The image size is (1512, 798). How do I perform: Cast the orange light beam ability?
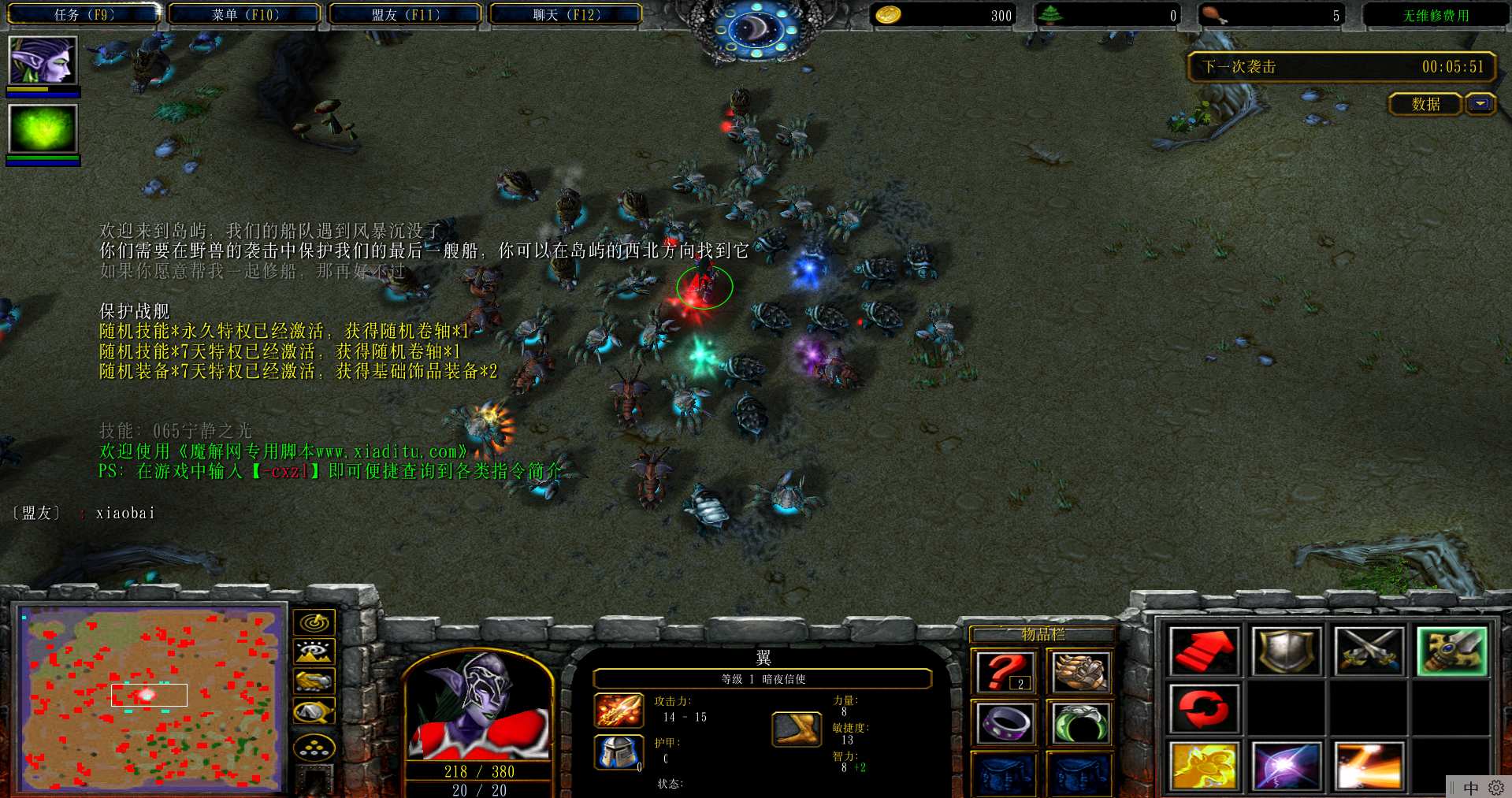click(1369, 766)
